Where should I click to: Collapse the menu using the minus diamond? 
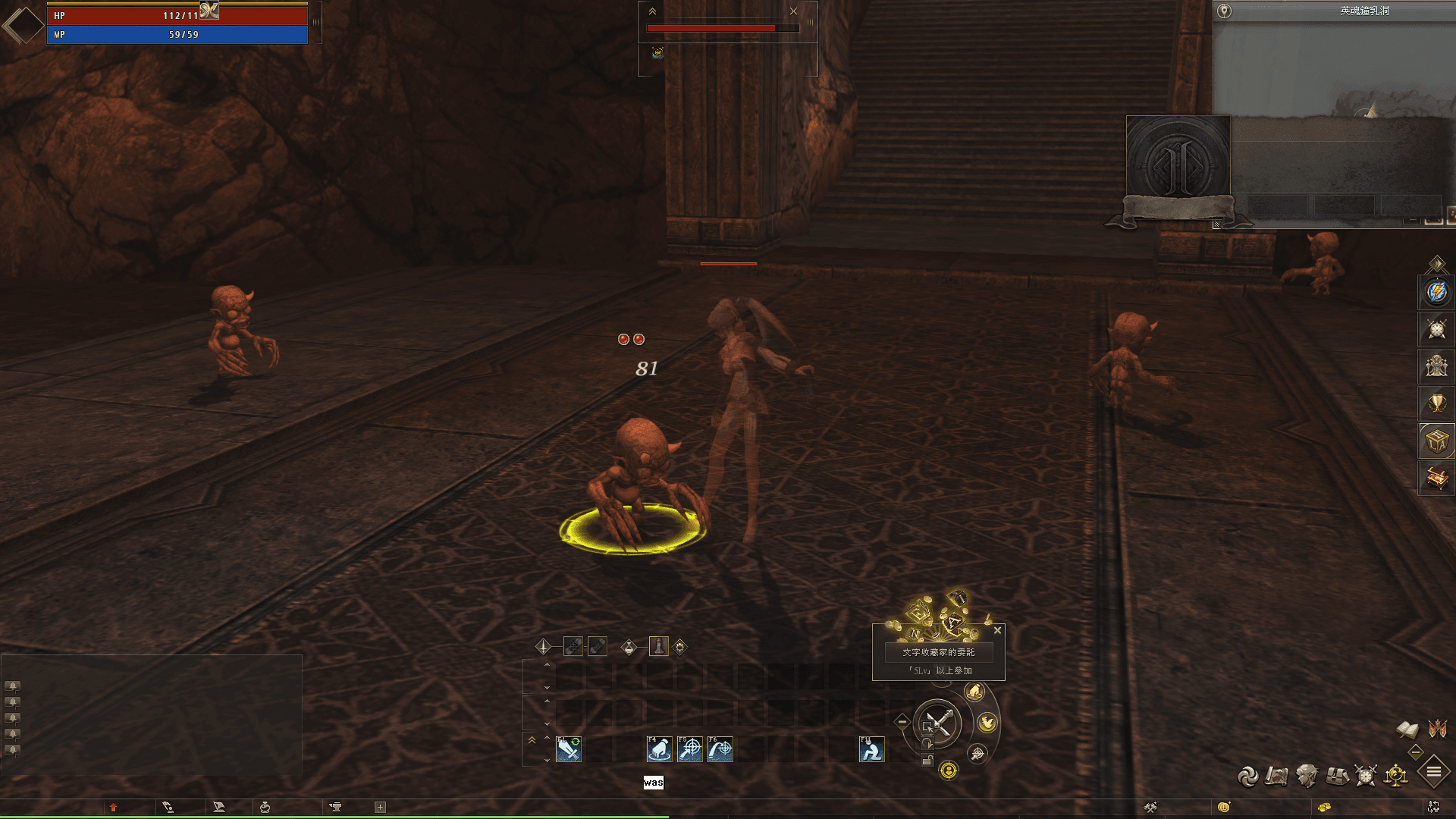(x=1414, y=752)
